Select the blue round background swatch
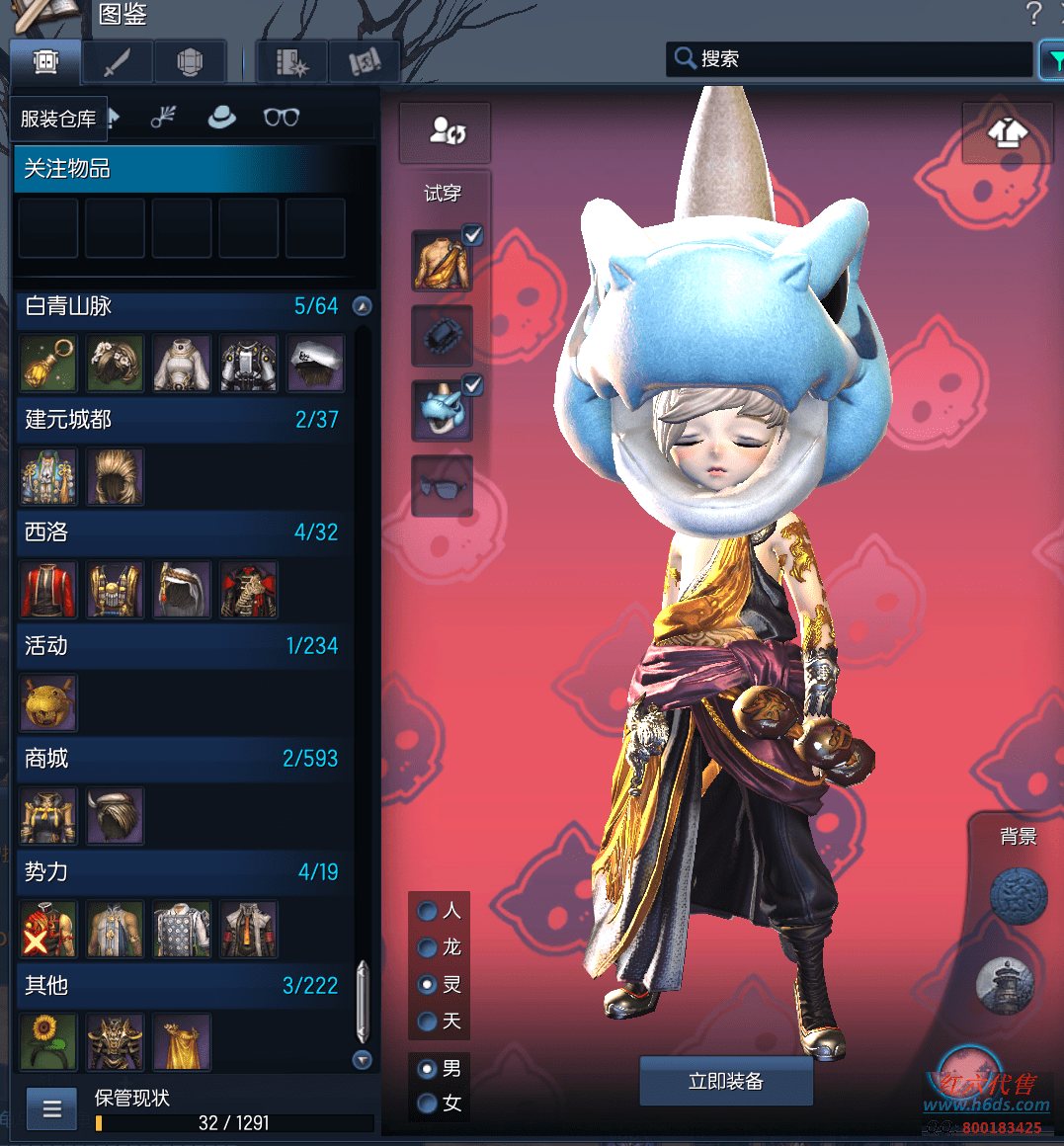This screenshot has width=1064, height=1146. tap(1019, 897)
